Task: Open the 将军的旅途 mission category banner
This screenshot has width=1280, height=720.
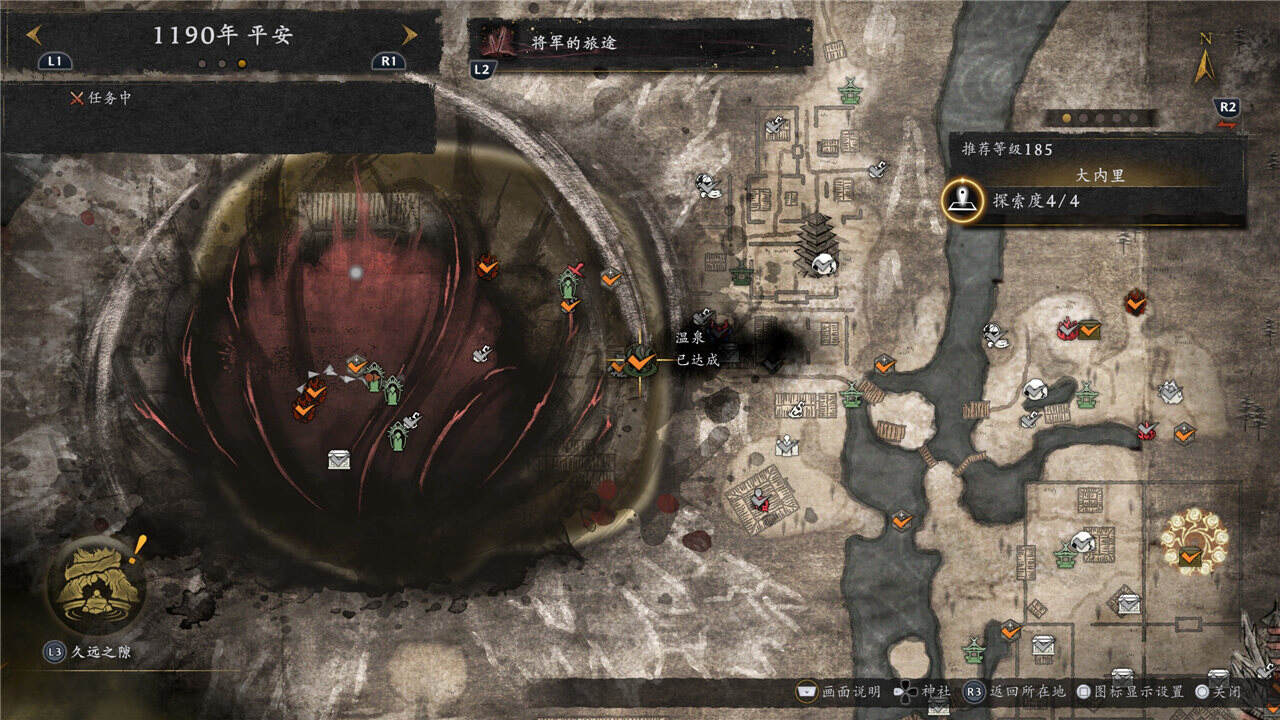Action: (640, 43)
